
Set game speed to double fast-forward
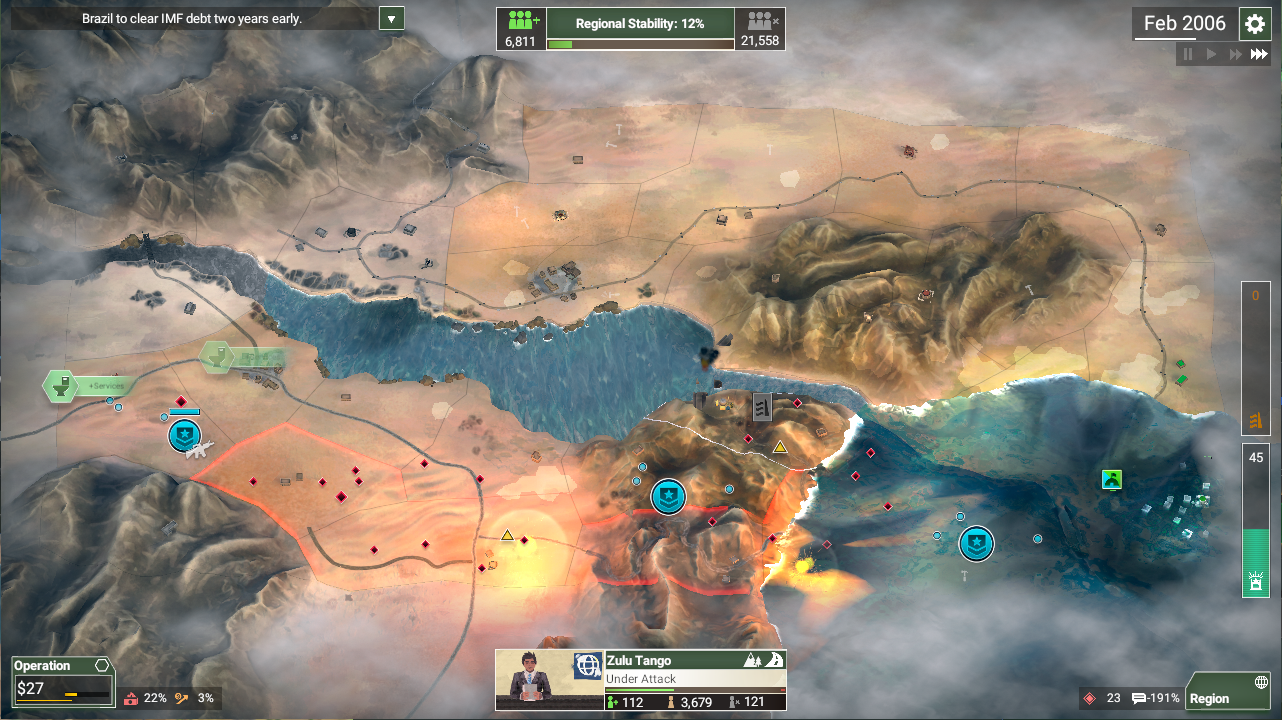(1236, 54)
